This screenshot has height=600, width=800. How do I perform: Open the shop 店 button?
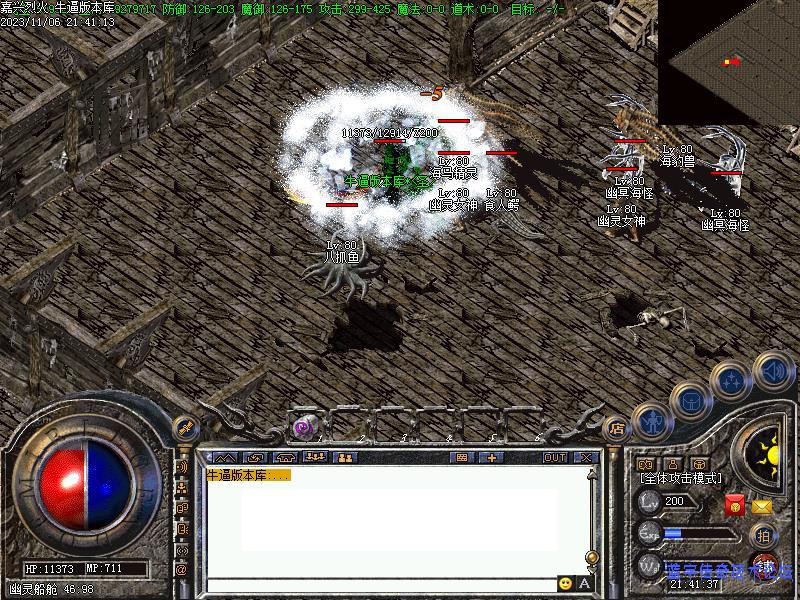click(617, 428)
